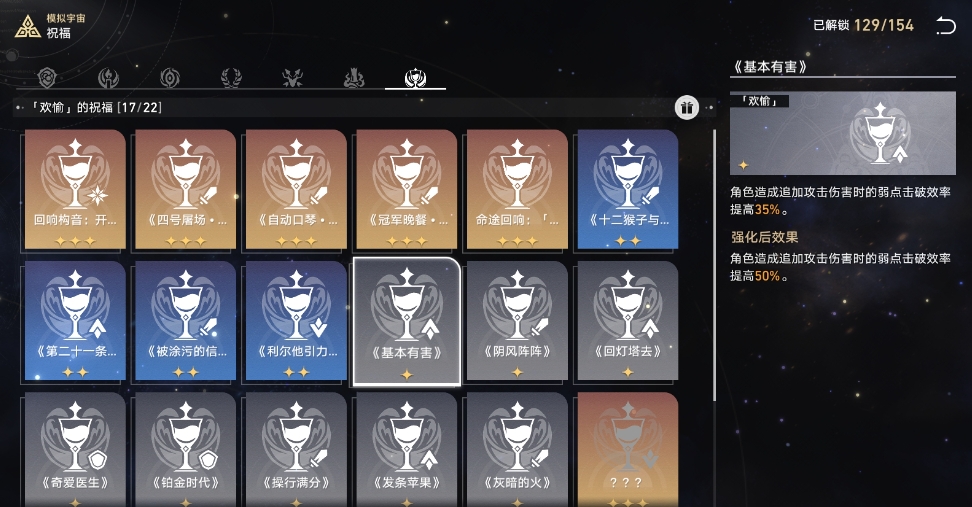The width and height of the screenshot is (972, 507).
Task: Select the 《被涂污的信…》 blessing card
Action: click(x=185, y=321)
